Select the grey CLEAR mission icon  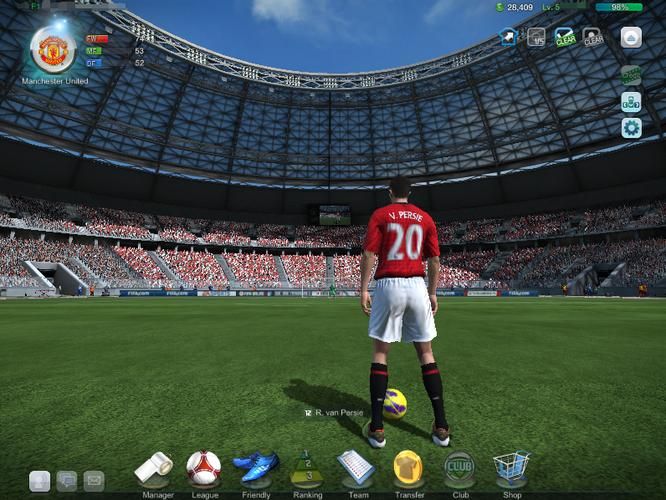[x=593, y=37]
